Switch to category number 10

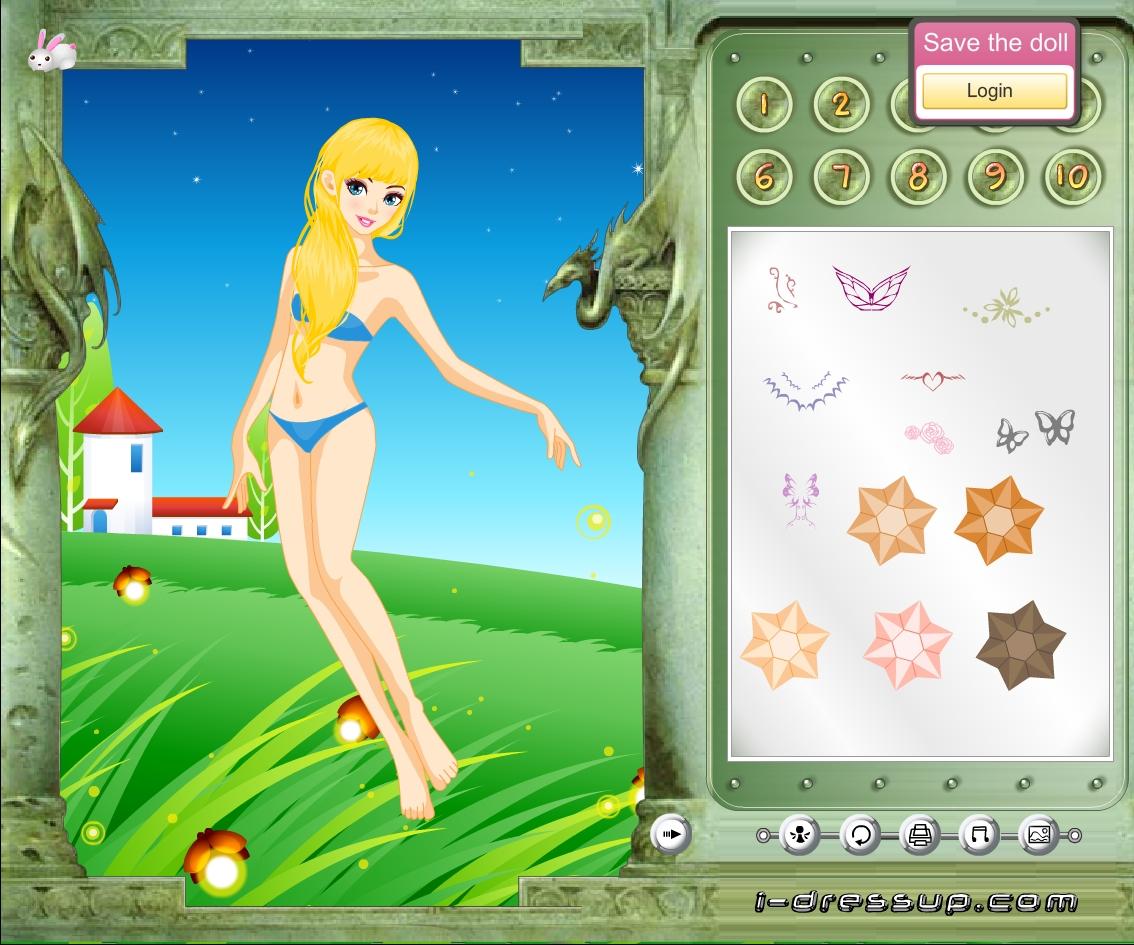1072,177
